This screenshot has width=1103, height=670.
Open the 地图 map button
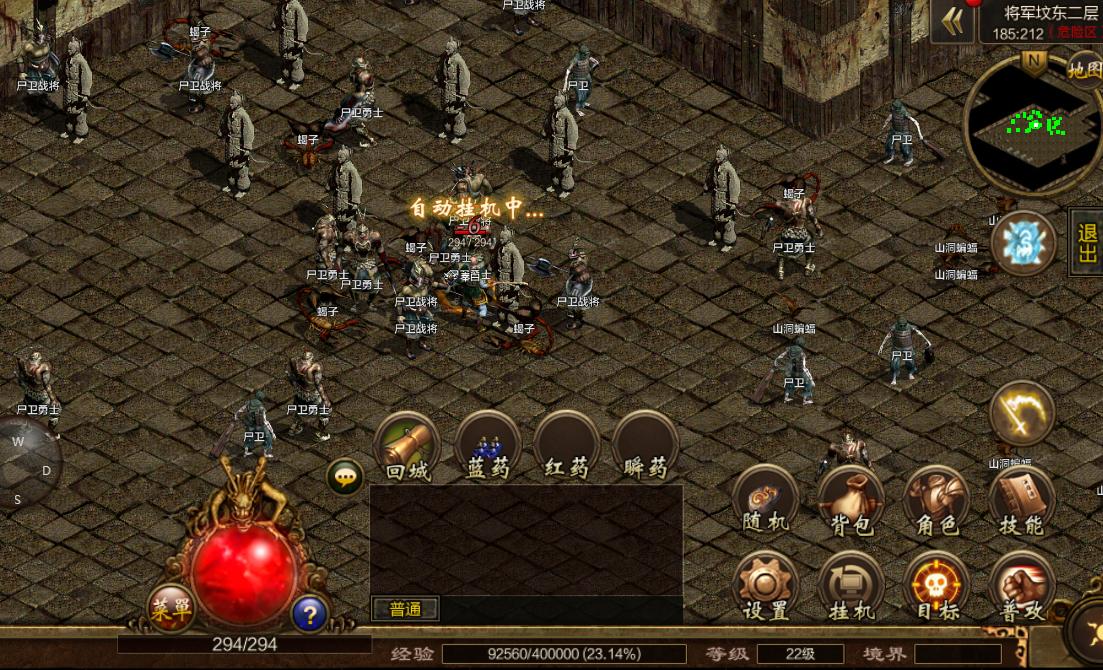[x=1084, y=69]
